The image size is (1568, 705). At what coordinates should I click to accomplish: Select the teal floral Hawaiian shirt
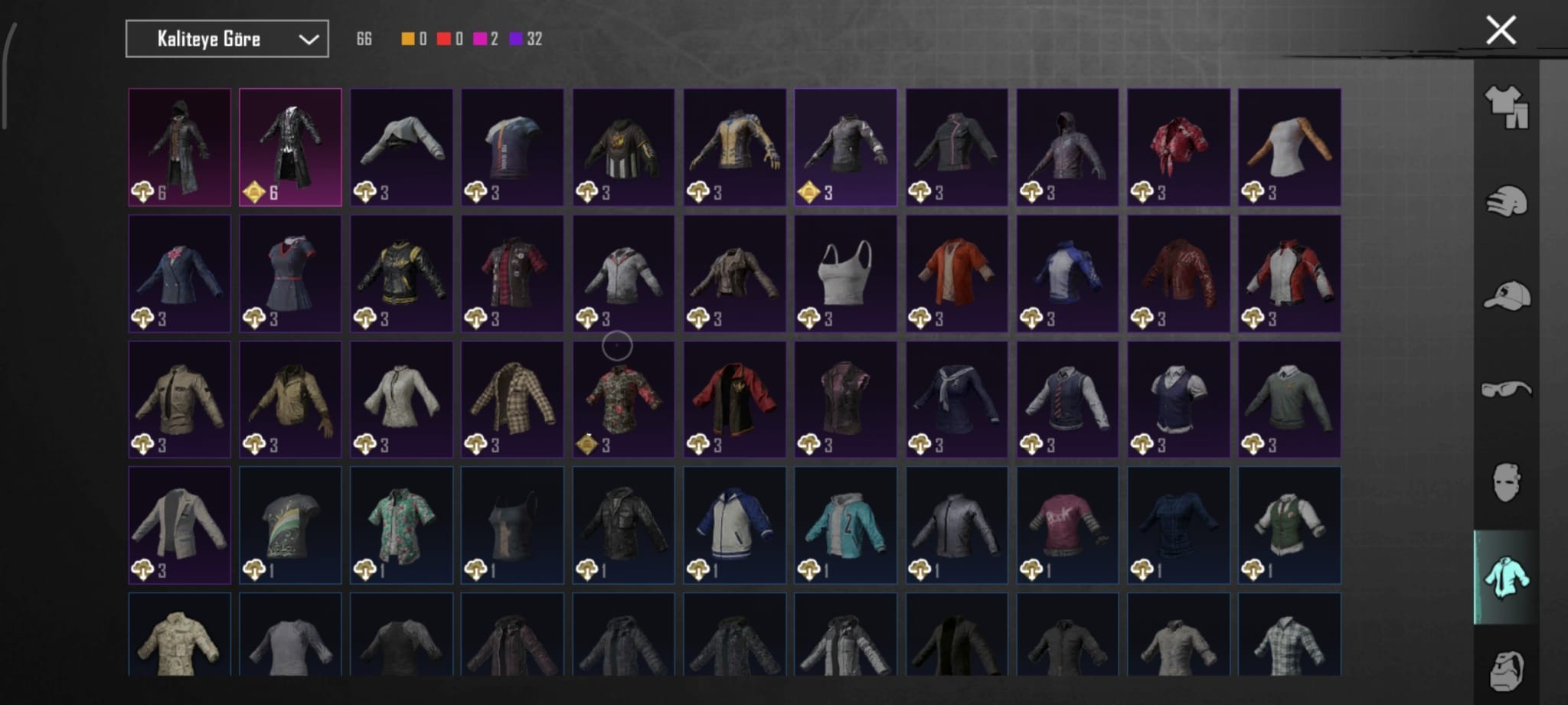click(401, 525)
